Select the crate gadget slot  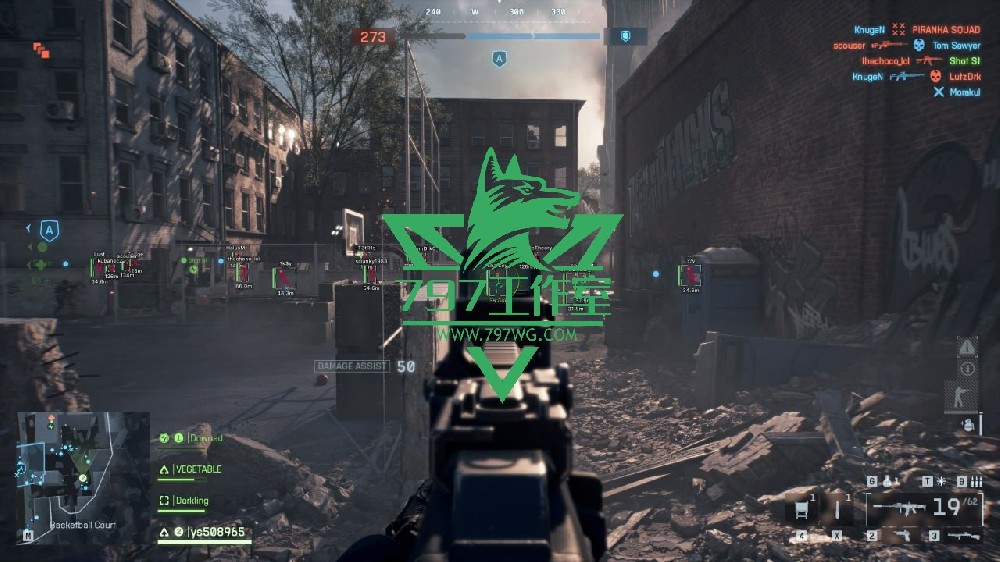(801, 510)
